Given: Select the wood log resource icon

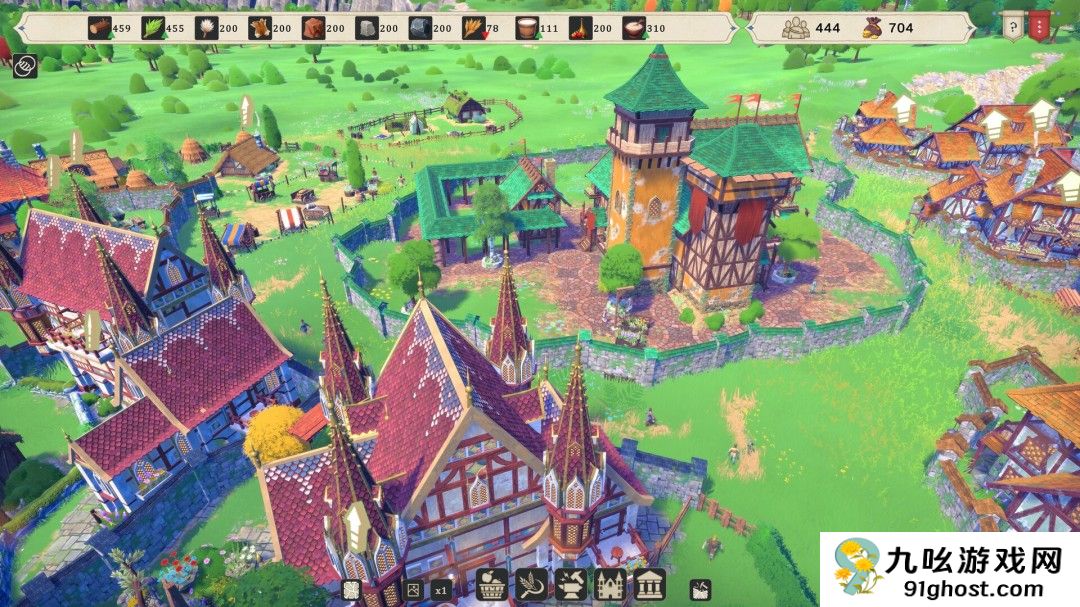Looking at the screenshot, I should [x=101, y=28].
